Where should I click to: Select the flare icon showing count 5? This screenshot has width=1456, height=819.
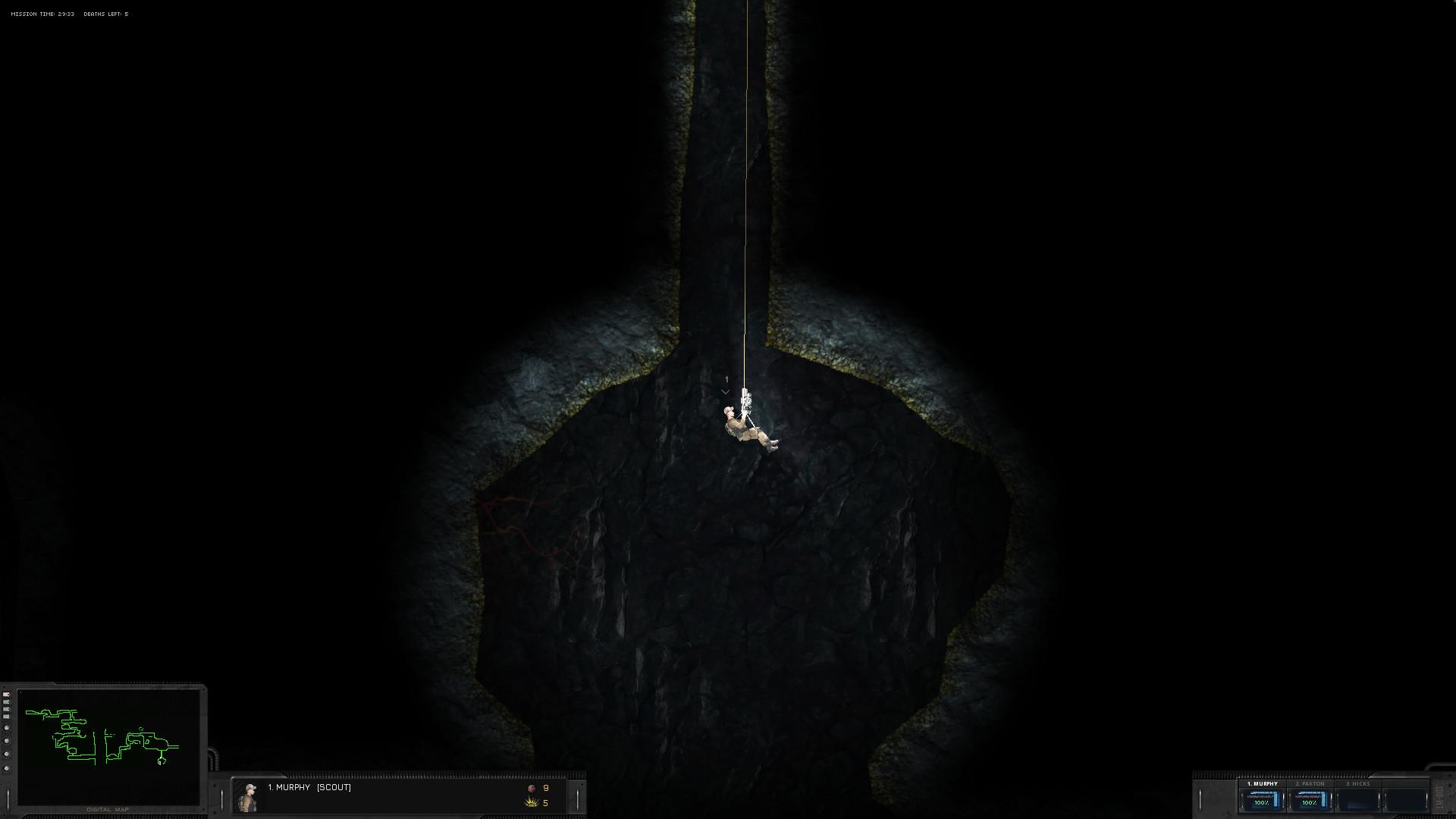click(x=531, y=803)
